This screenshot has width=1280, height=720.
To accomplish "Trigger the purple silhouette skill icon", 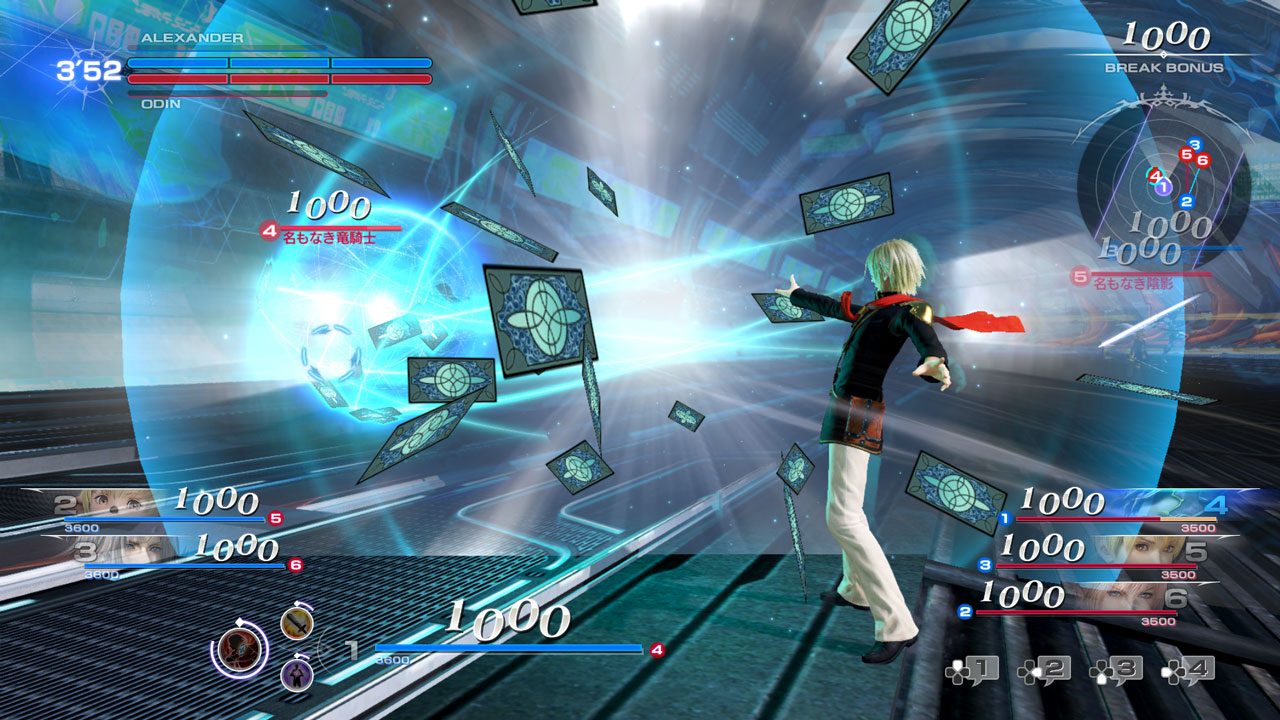I will pos(297,674).
